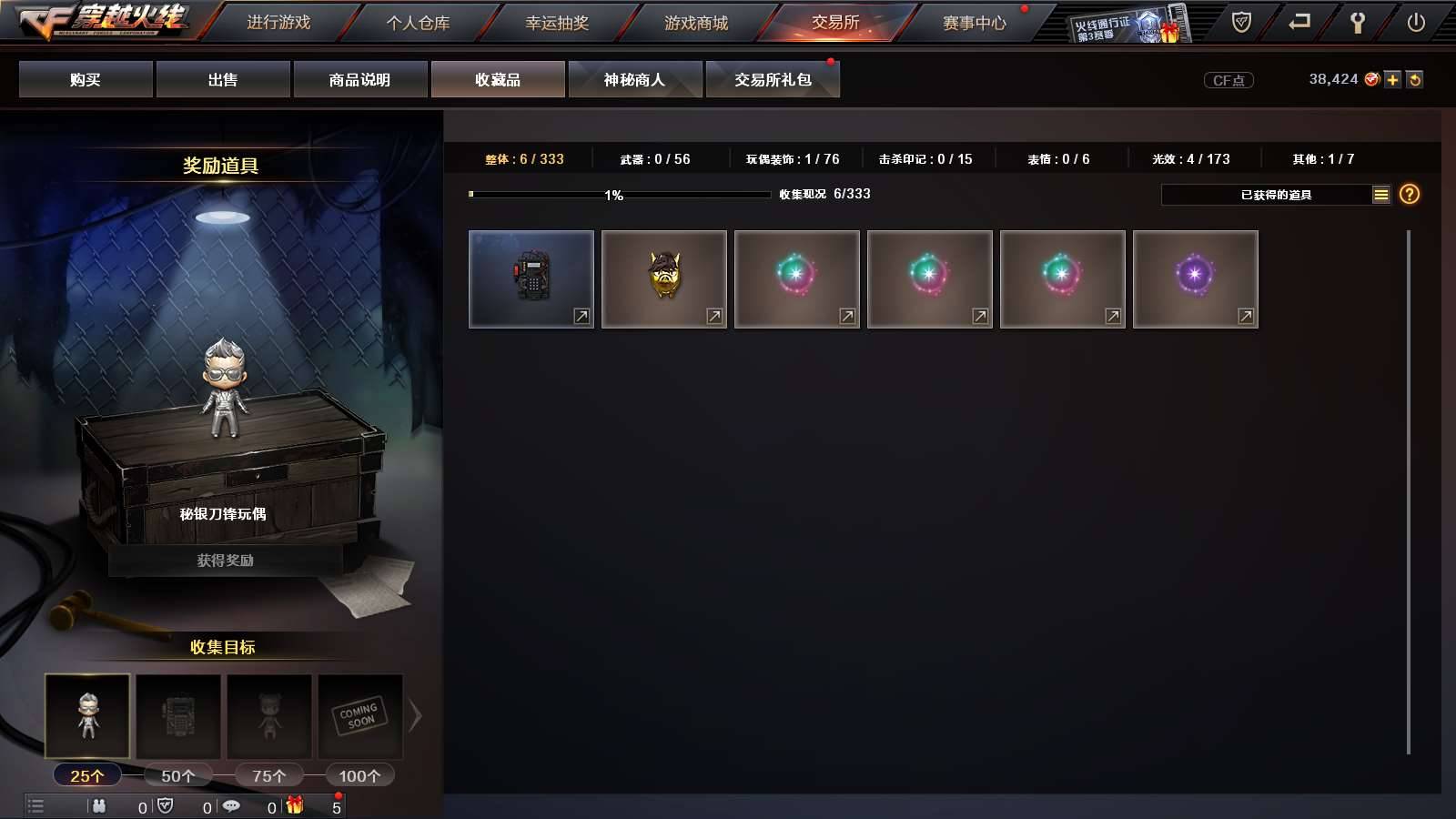This screenshot has height=819, width=1456.
Task: Switch to the 神秘商人 tab
Action: point(635,79)
